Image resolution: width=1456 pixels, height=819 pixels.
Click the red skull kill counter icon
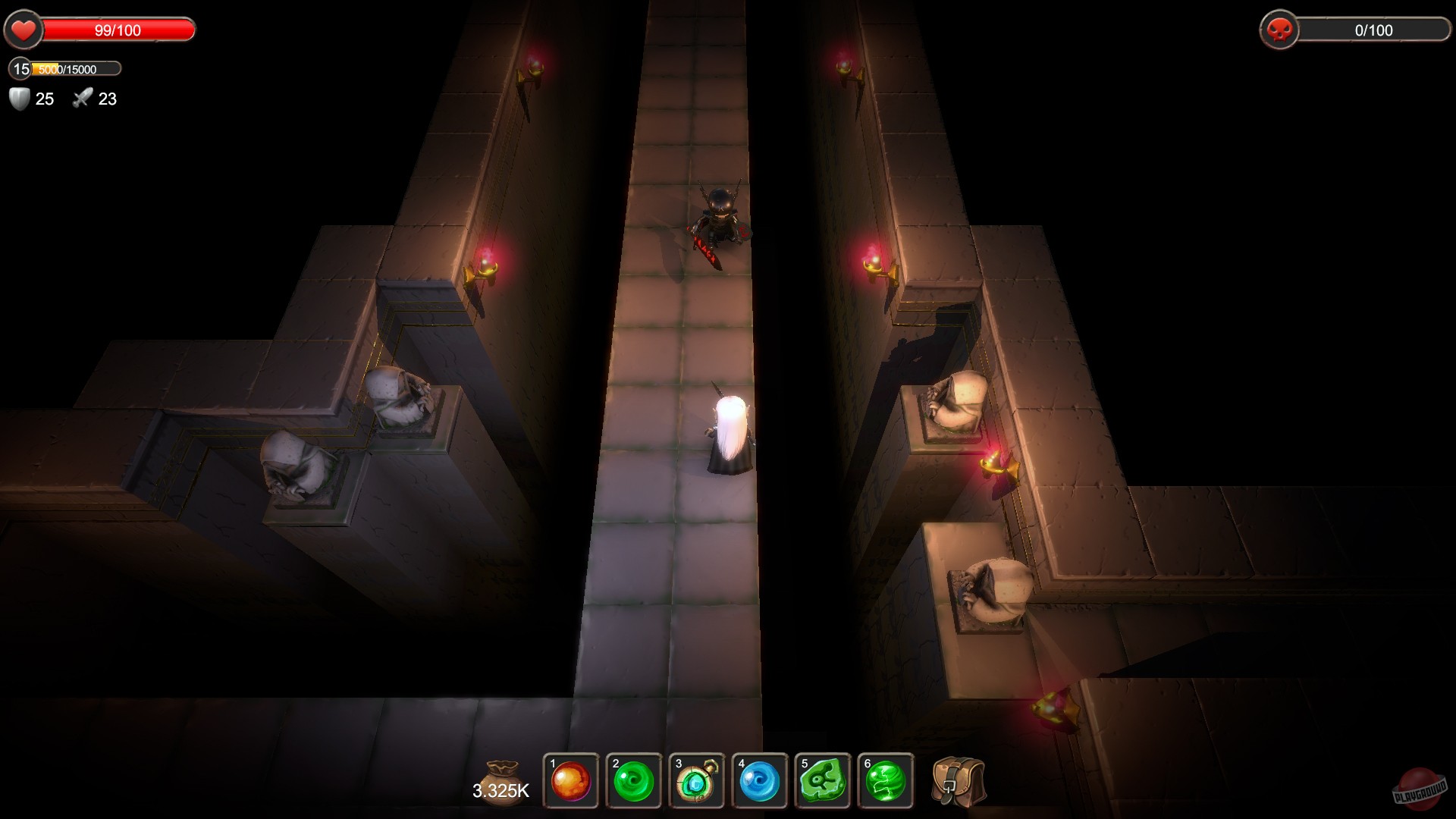tap(1282, 30)
